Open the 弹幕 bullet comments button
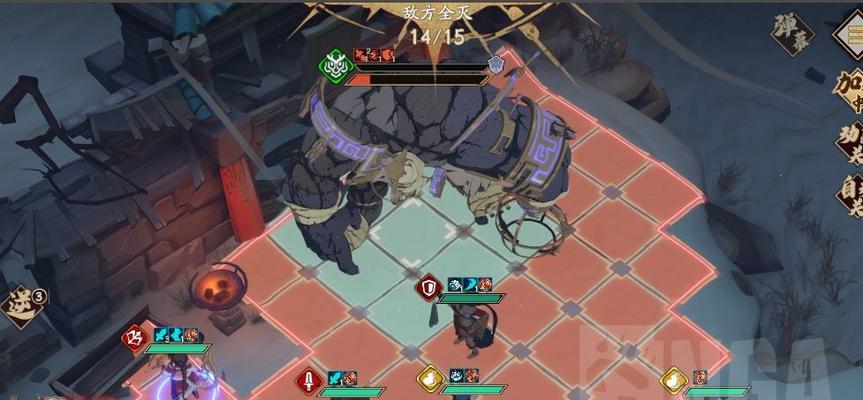 [x=793, y=33]
